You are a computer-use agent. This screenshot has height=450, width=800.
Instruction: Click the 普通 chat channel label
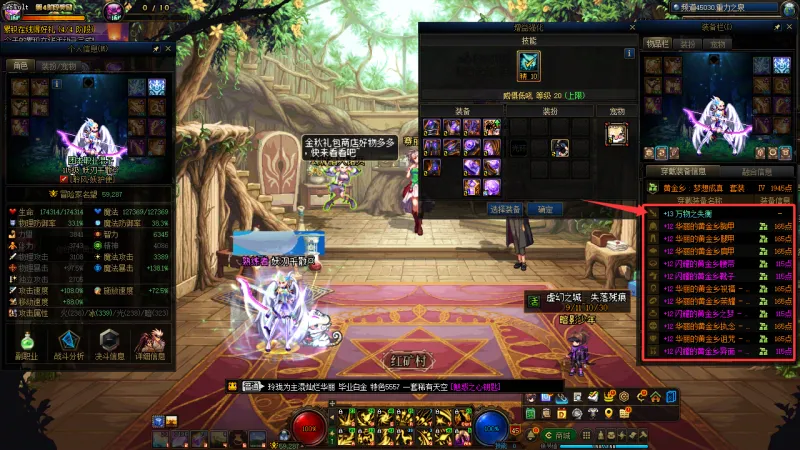pos(252,386)
